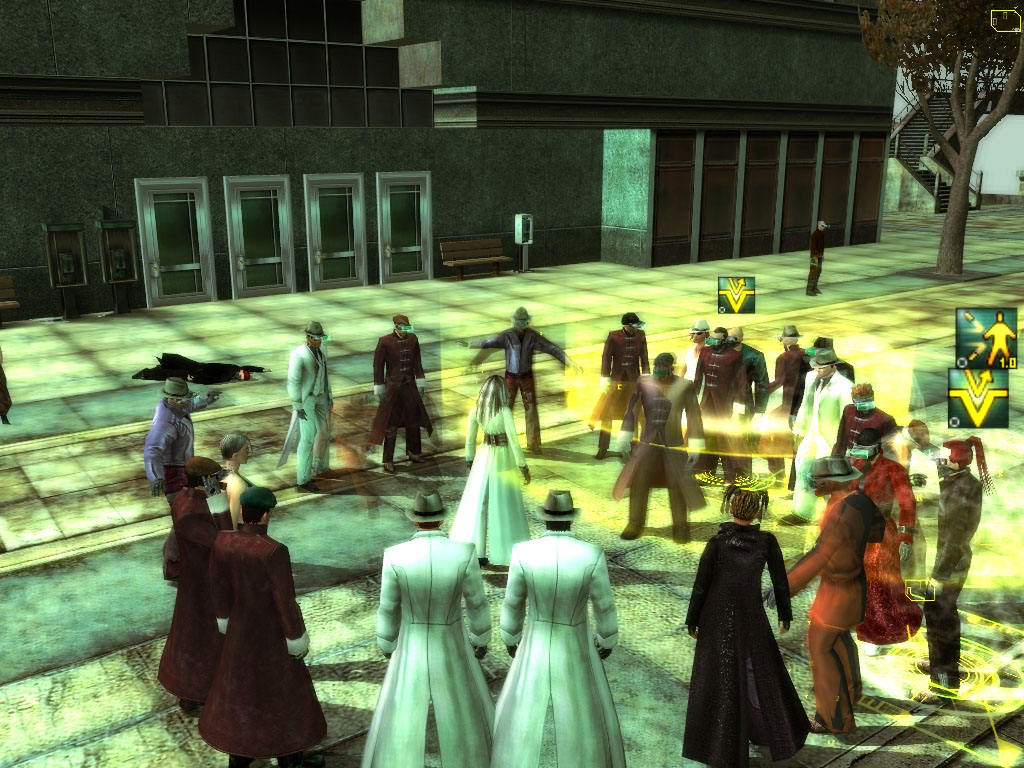
Task: Open the yellow outlined panel icon in the corner
Action: (1005, 19)
